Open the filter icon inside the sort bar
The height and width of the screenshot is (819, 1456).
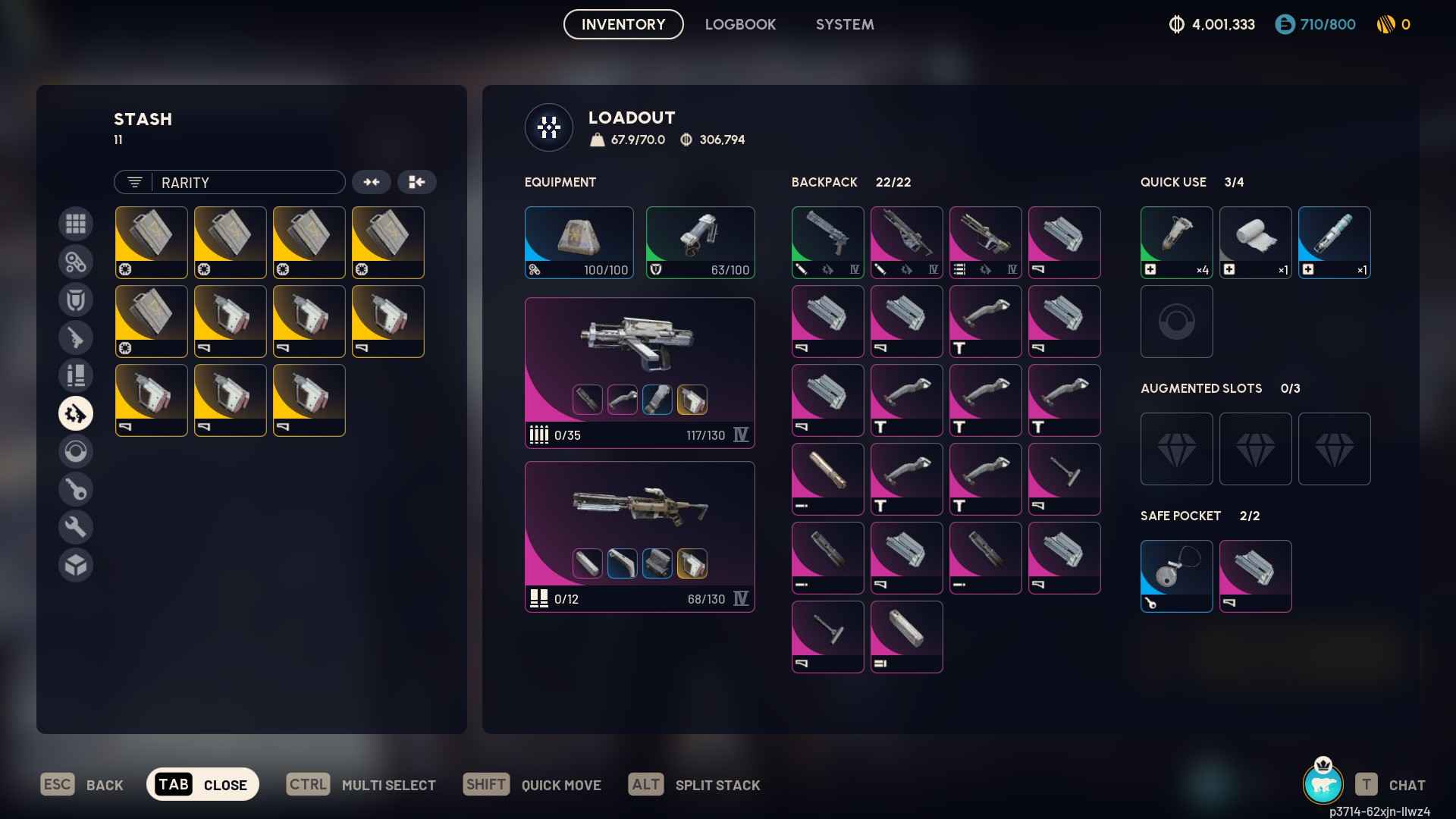click(x=134, y=182)
